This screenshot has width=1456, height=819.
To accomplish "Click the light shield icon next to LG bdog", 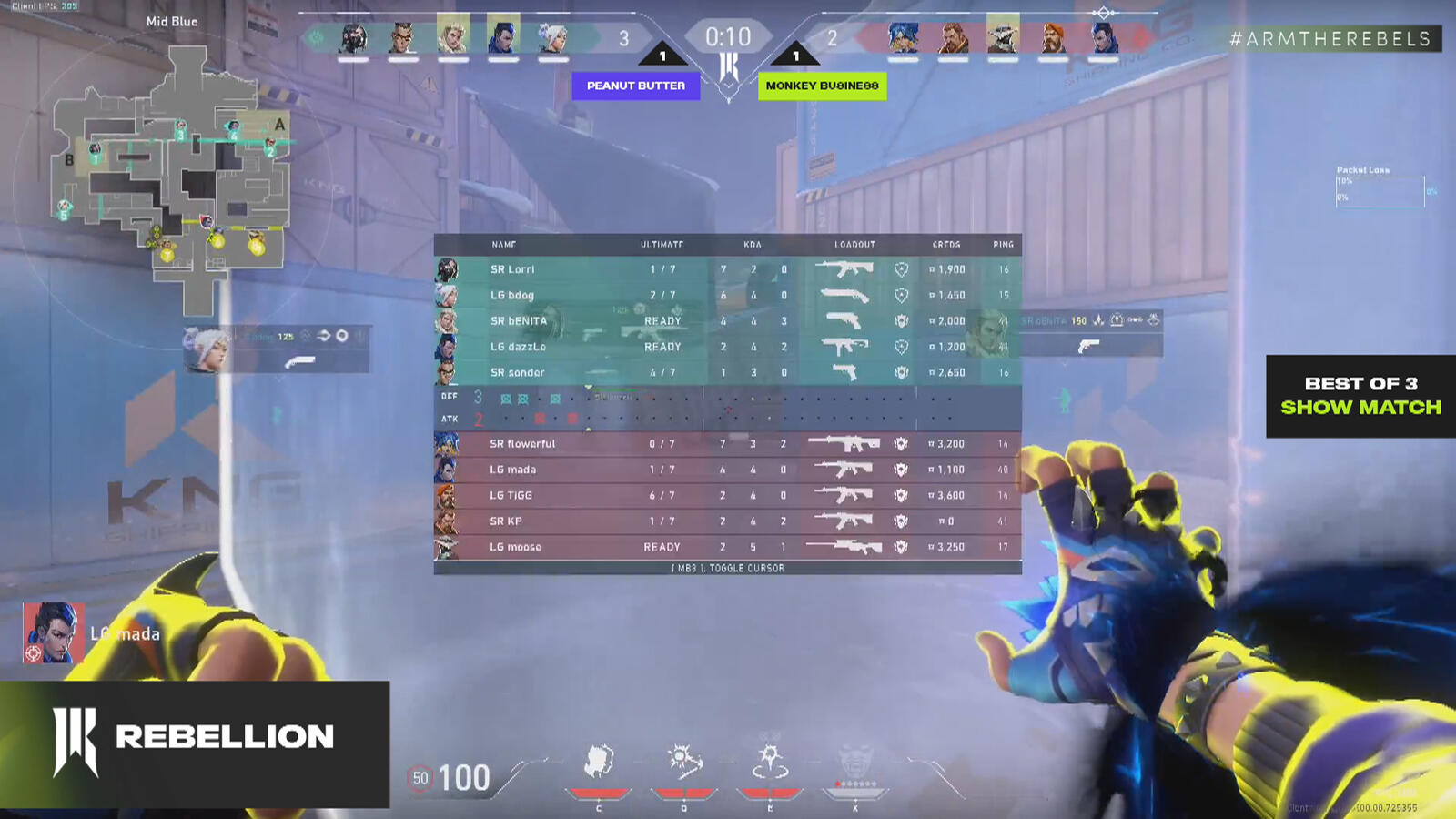I will pyautogui.click(x=900, y=295).
